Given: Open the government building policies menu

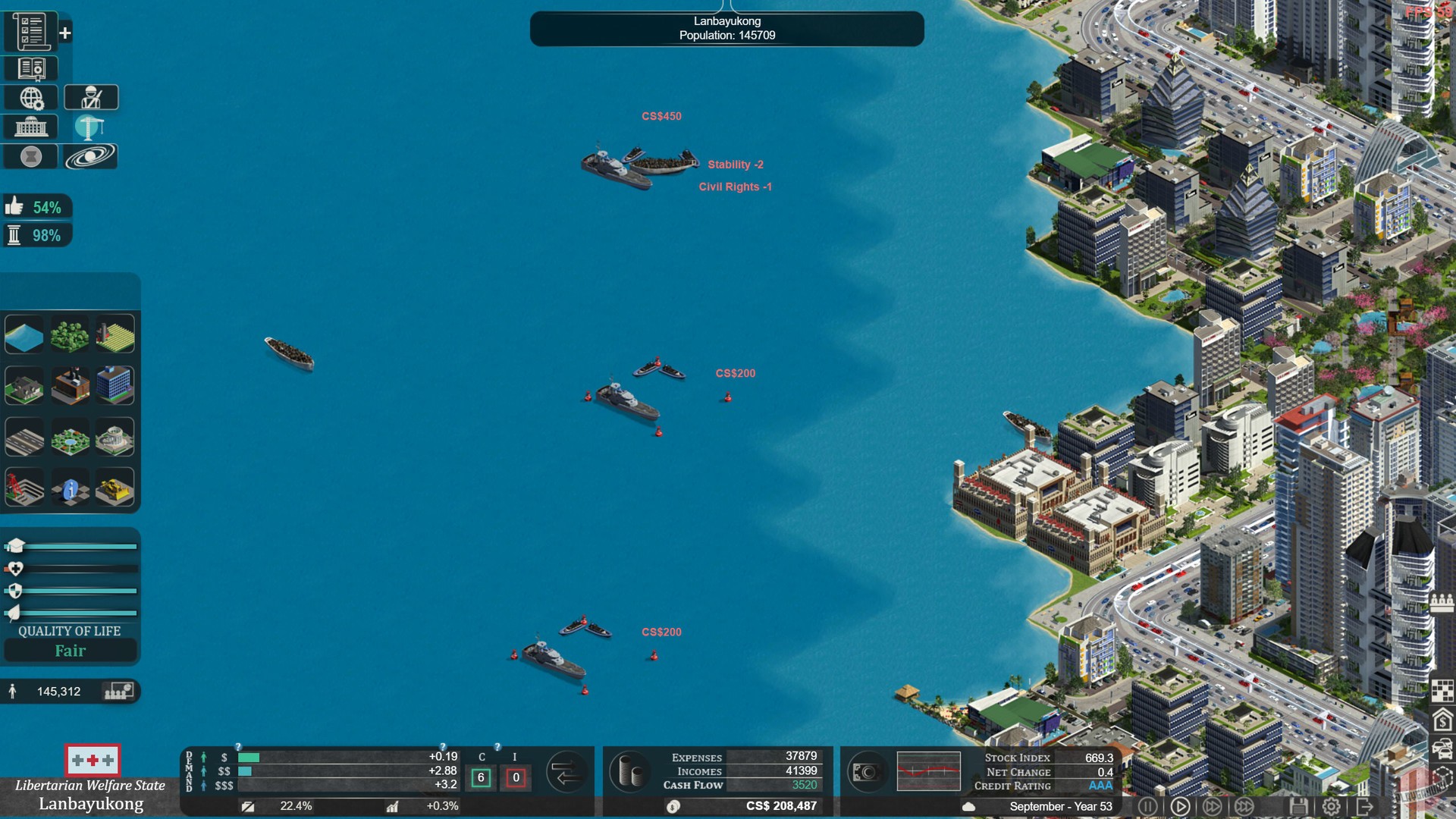Looking at the screenshot, I should [30, 127].
